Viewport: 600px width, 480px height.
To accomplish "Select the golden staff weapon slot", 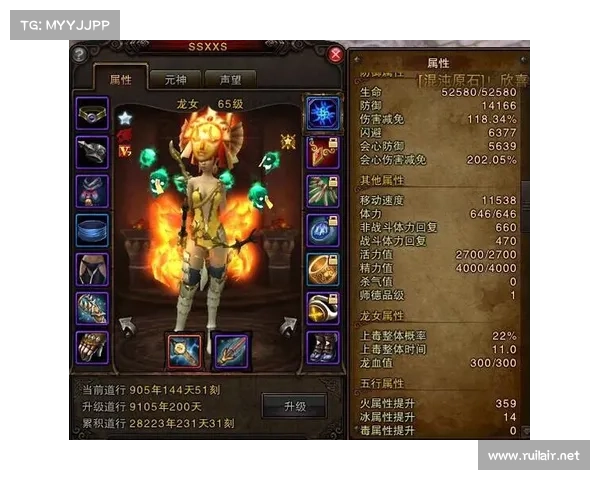I will point(184,351).
